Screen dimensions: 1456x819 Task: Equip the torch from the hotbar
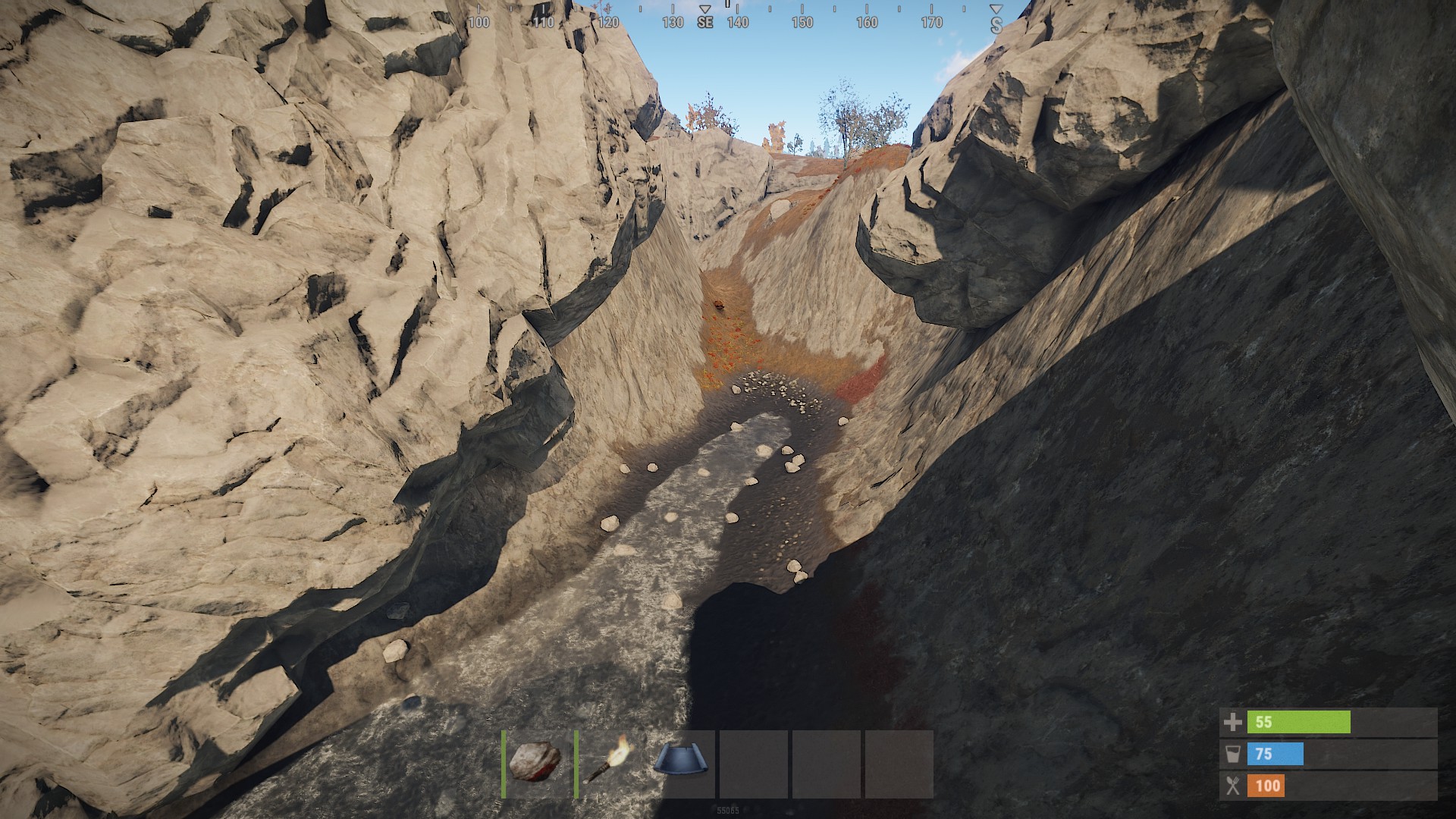pos(609,762)
